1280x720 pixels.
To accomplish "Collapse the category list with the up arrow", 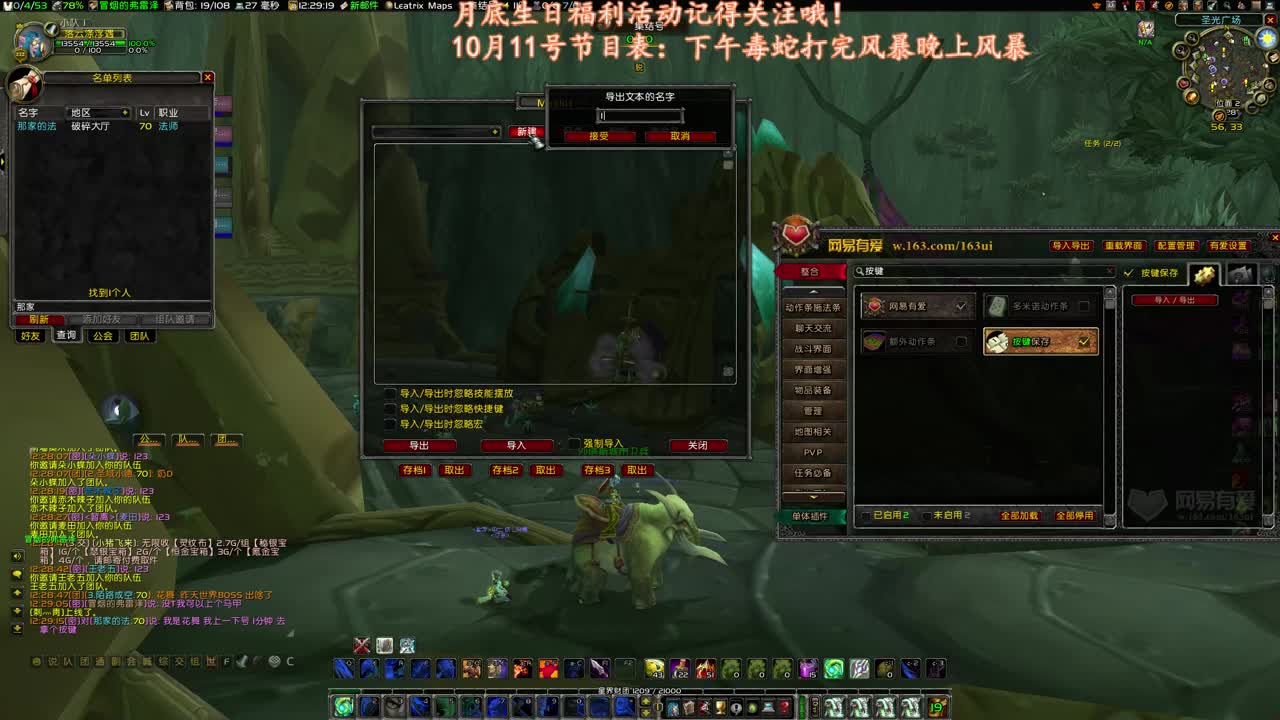I will tap(813, 292).
